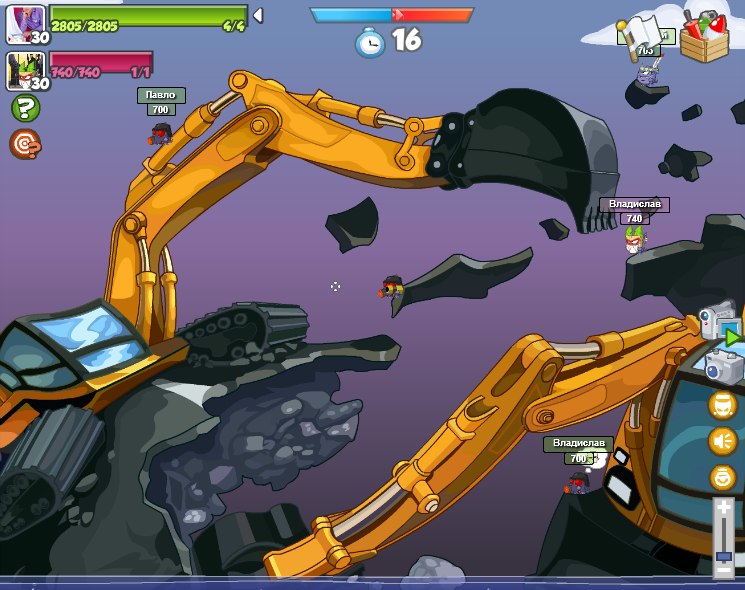Viewport: 745px width, 590px height.
Task: Open the green question mark help
Action: (x=24, y=108)
